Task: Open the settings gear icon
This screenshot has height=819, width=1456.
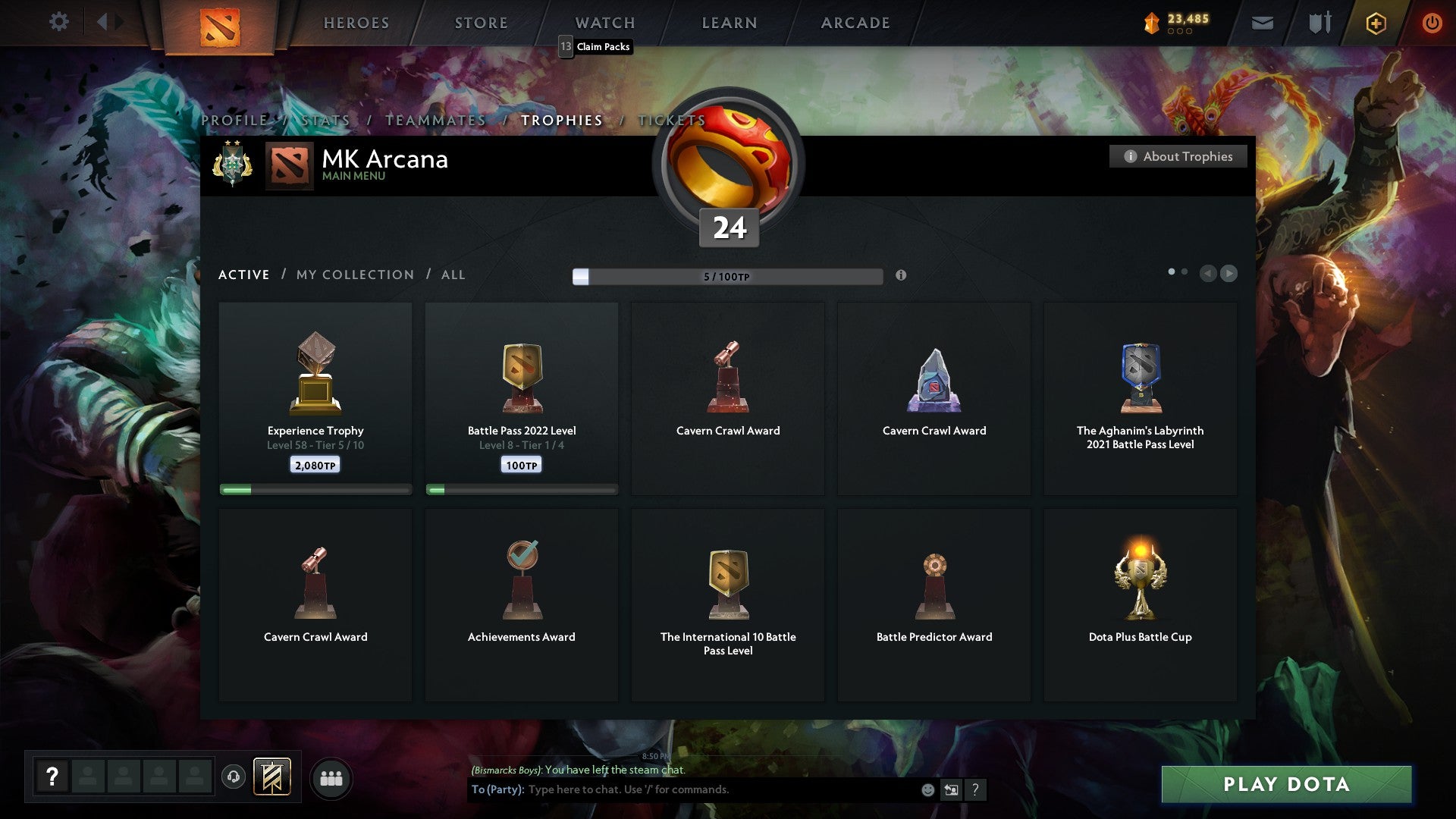Action: pos(58,22)
